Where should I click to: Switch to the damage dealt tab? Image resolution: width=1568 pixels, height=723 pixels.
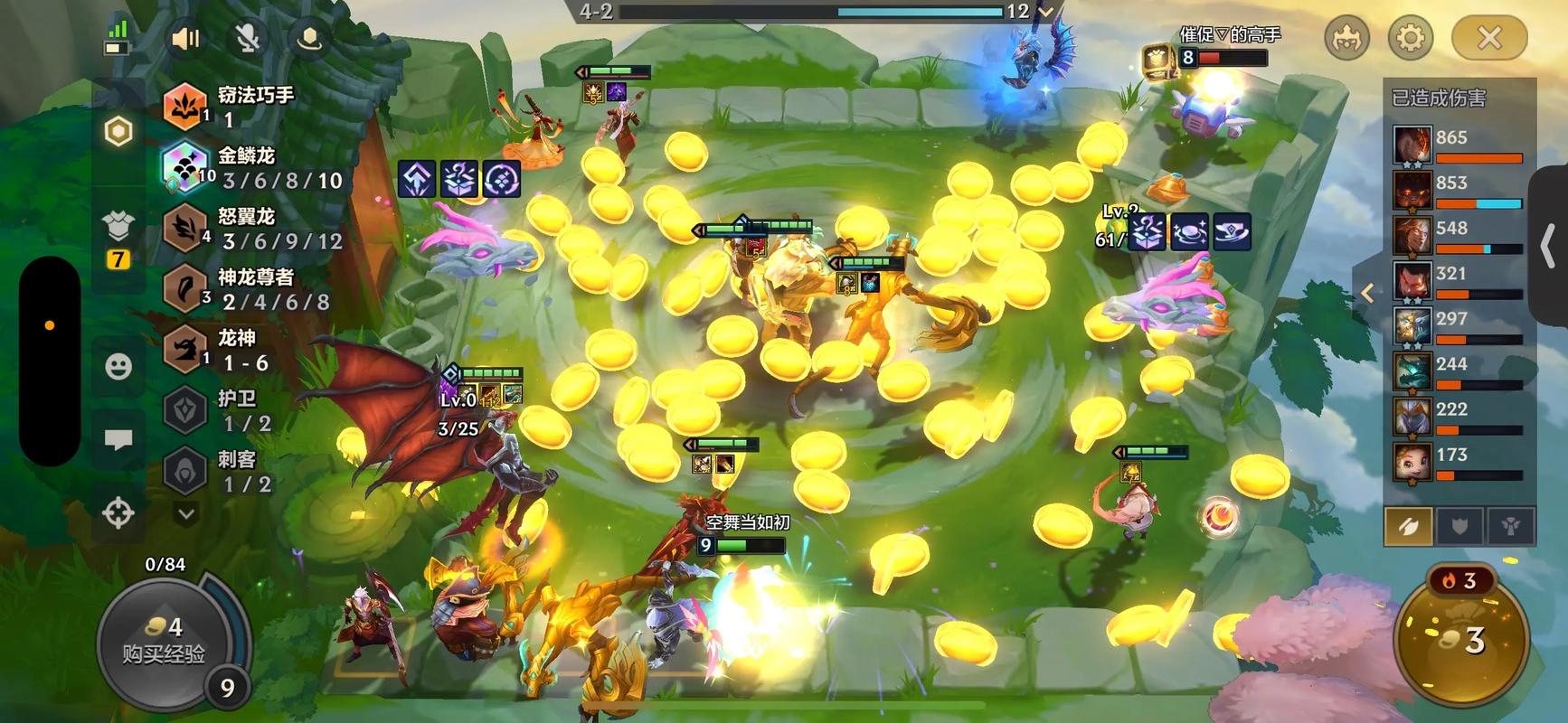(x=1408, y=527)
